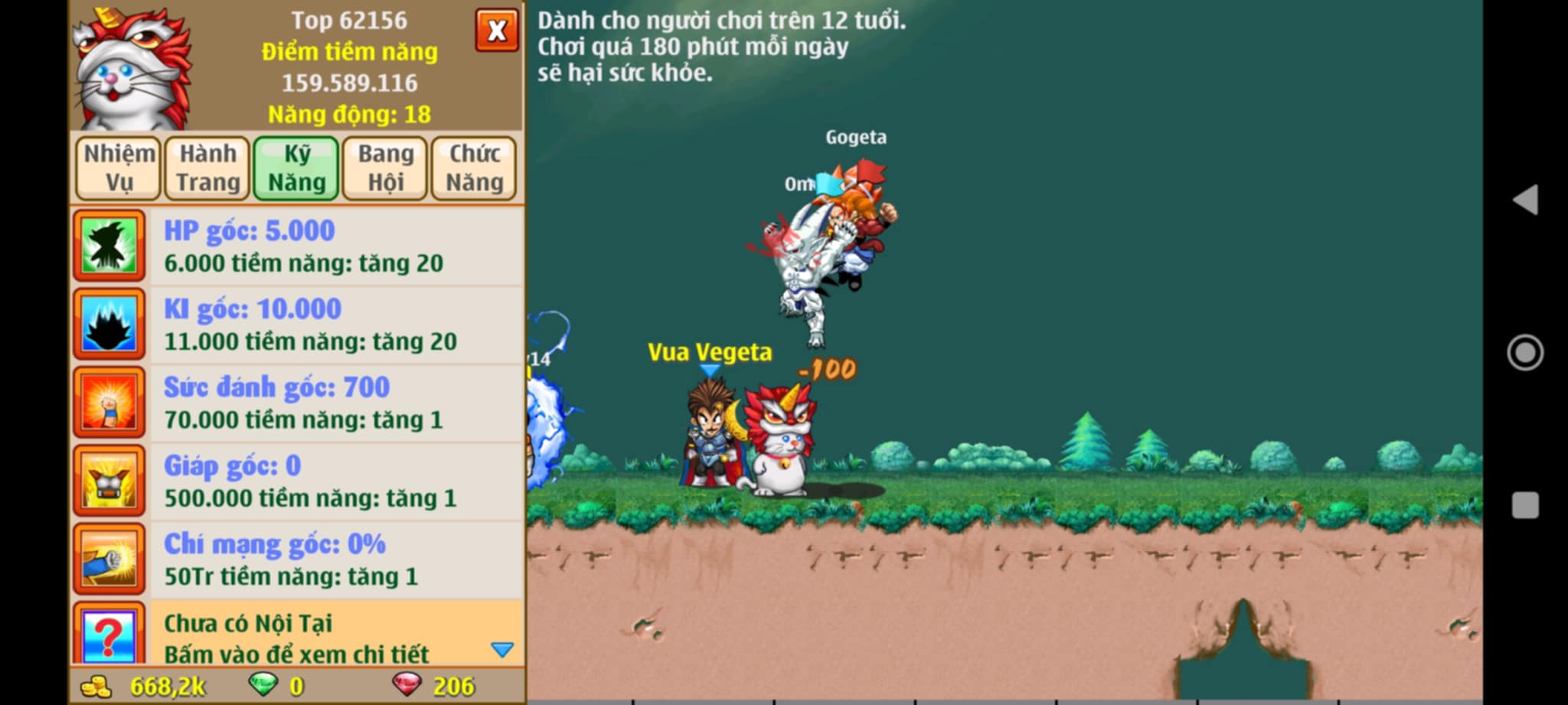Open Android recent apps square button
This screenshot has width=1568, height=705.
[x=1524, y=505]
